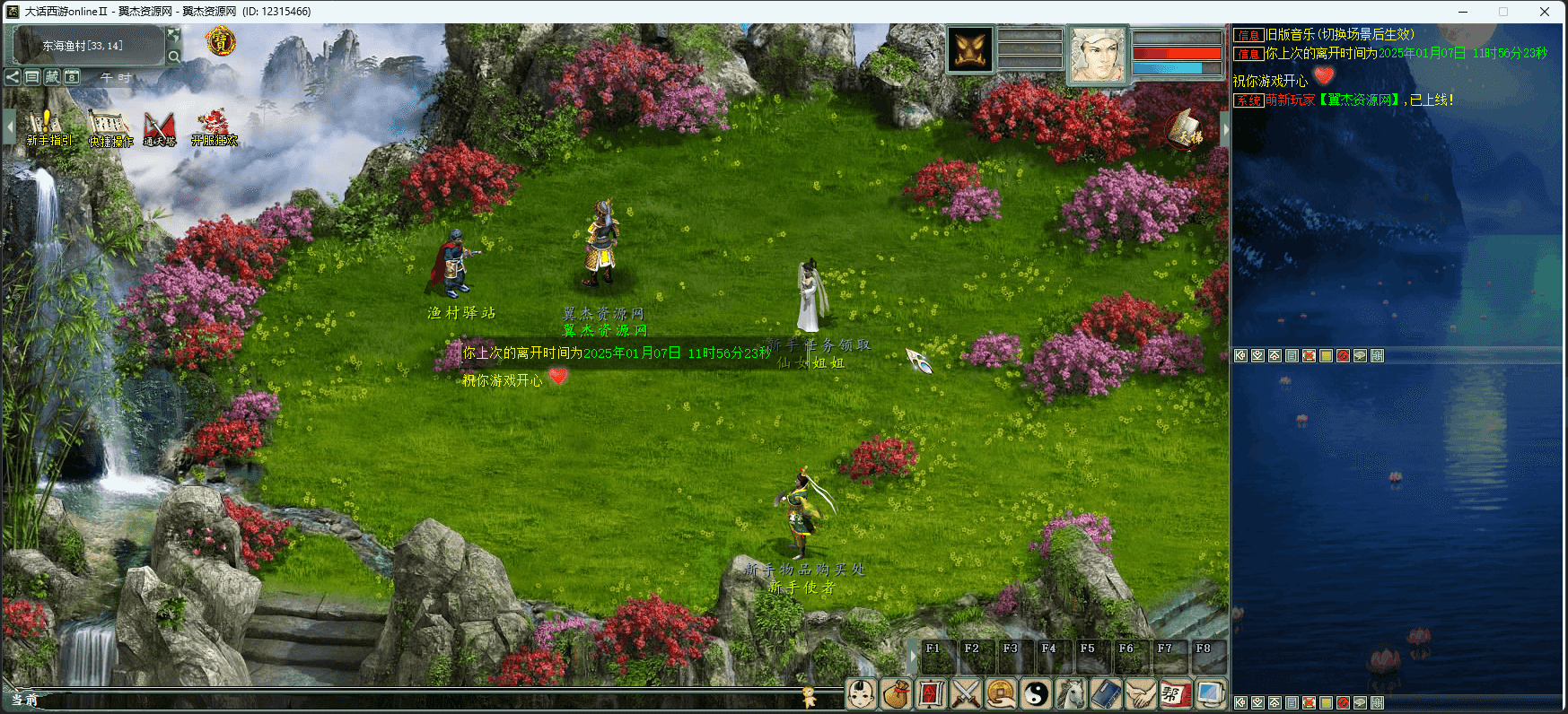The width and height of the screenshot is (1568, 714).
Task: Open the yin-yang icon in bottom bar
Action: tap(1036, 693)
